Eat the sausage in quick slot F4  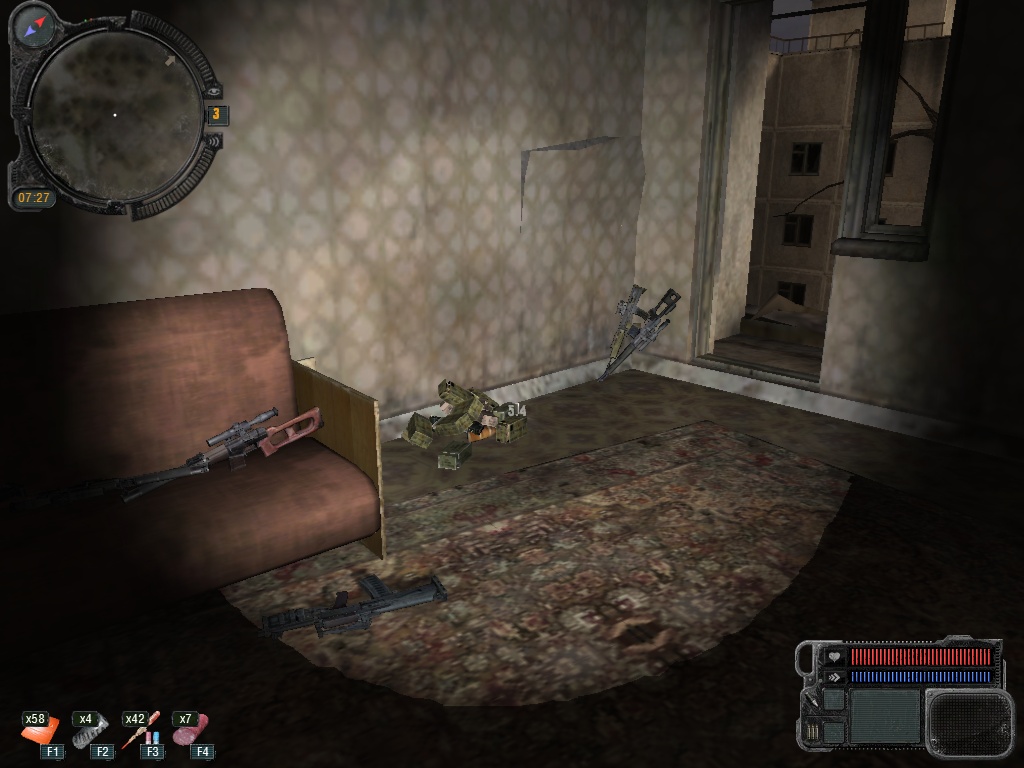tap(190, 730)
